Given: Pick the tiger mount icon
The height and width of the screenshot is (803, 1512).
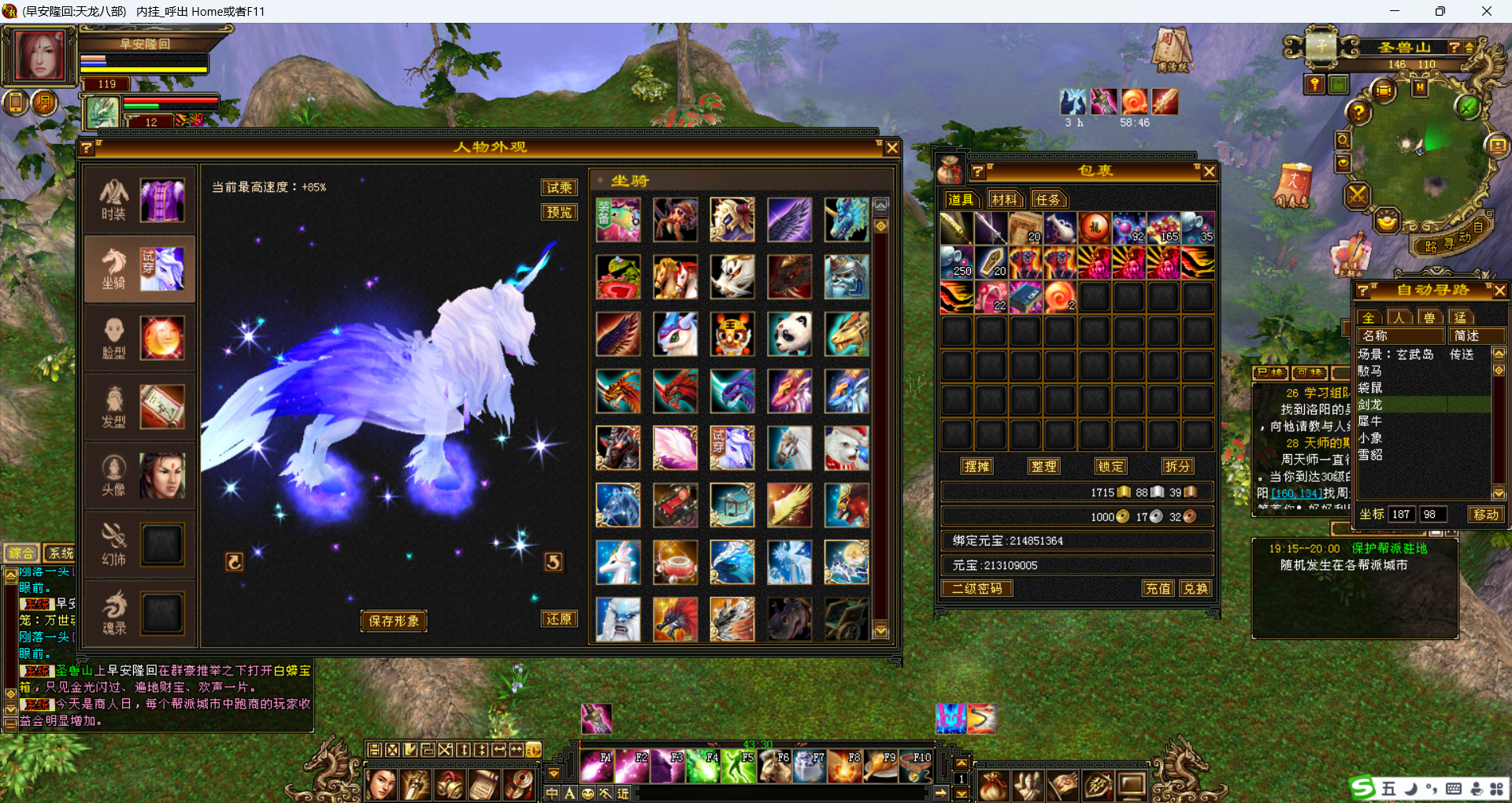Looking at the screenshot, I should tap(732, 334).
